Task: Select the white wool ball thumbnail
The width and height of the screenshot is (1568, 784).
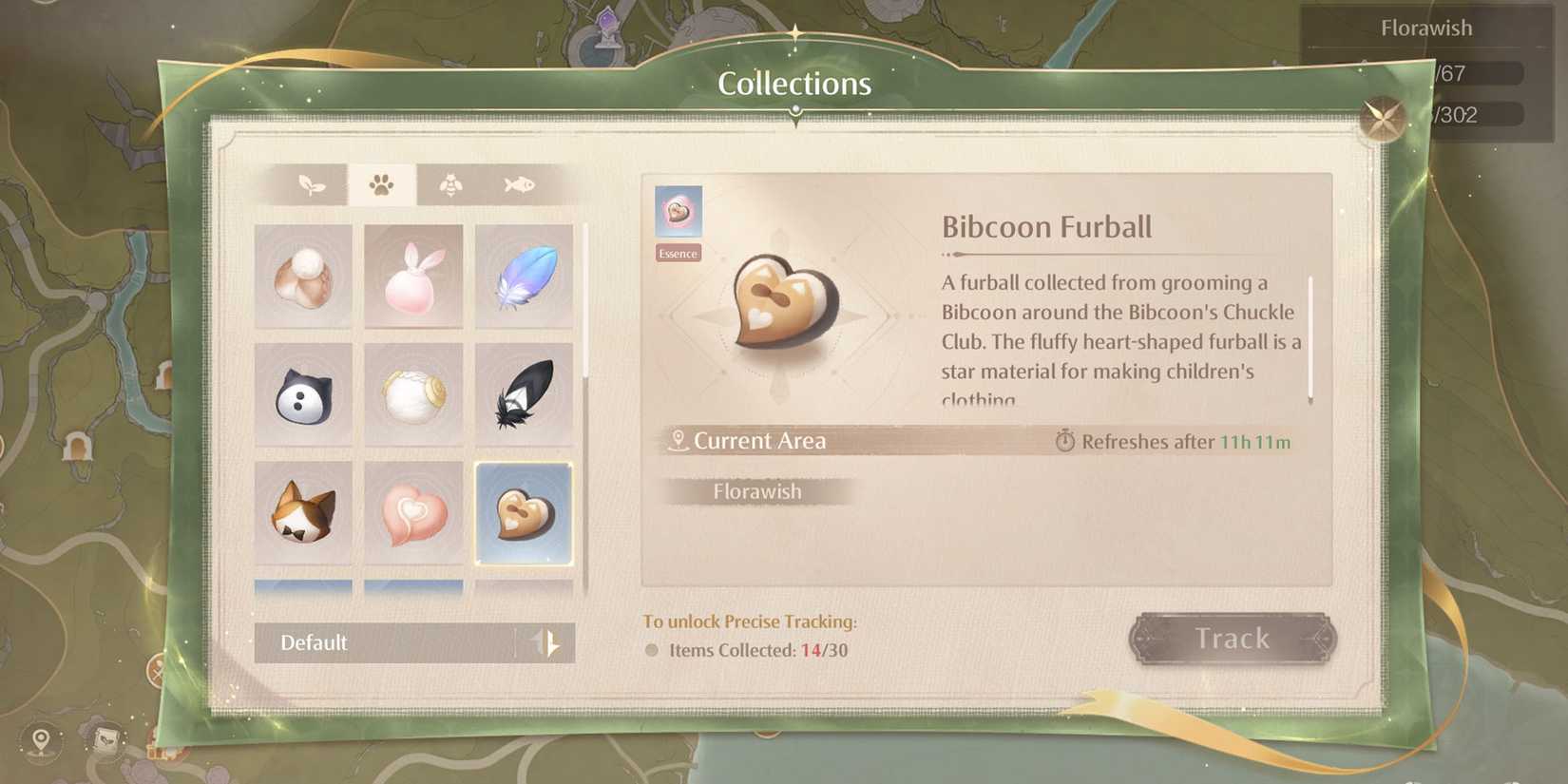Action: point(413,393)
